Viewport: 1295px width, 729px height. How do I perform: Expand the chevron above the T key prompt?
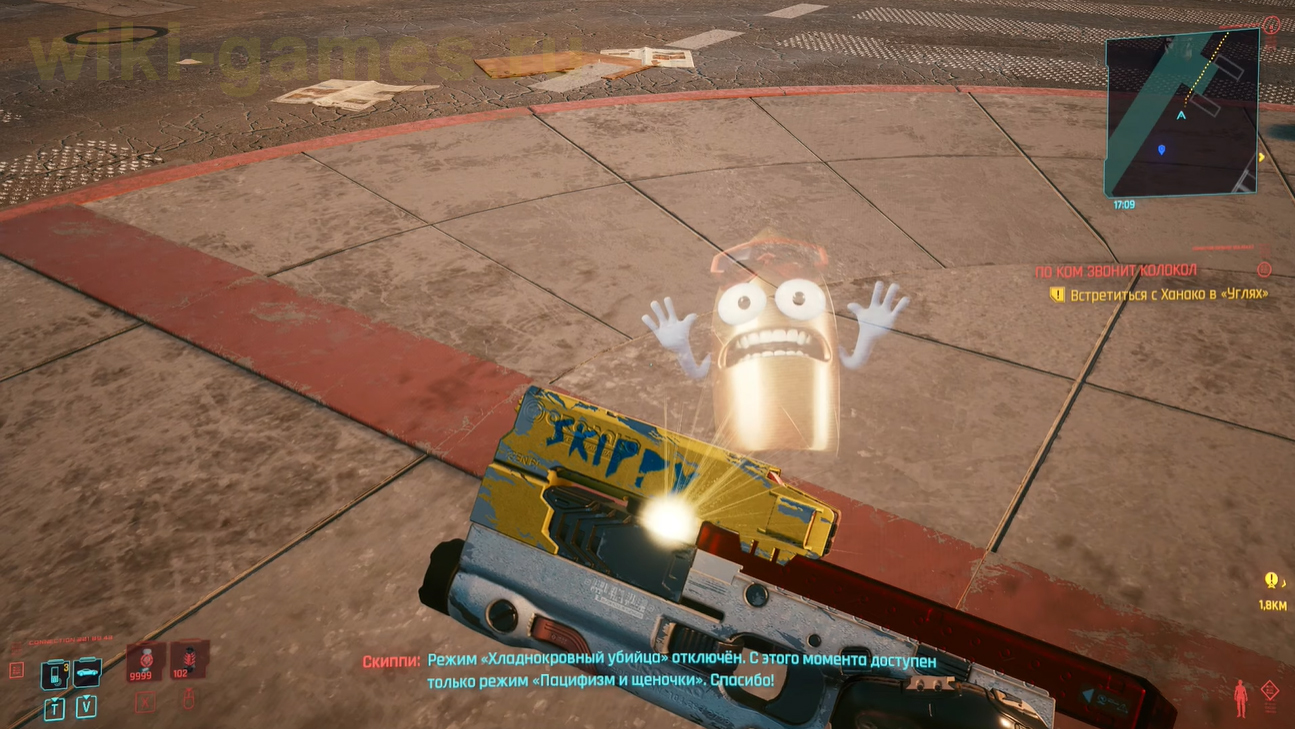[x=55, y=698]
